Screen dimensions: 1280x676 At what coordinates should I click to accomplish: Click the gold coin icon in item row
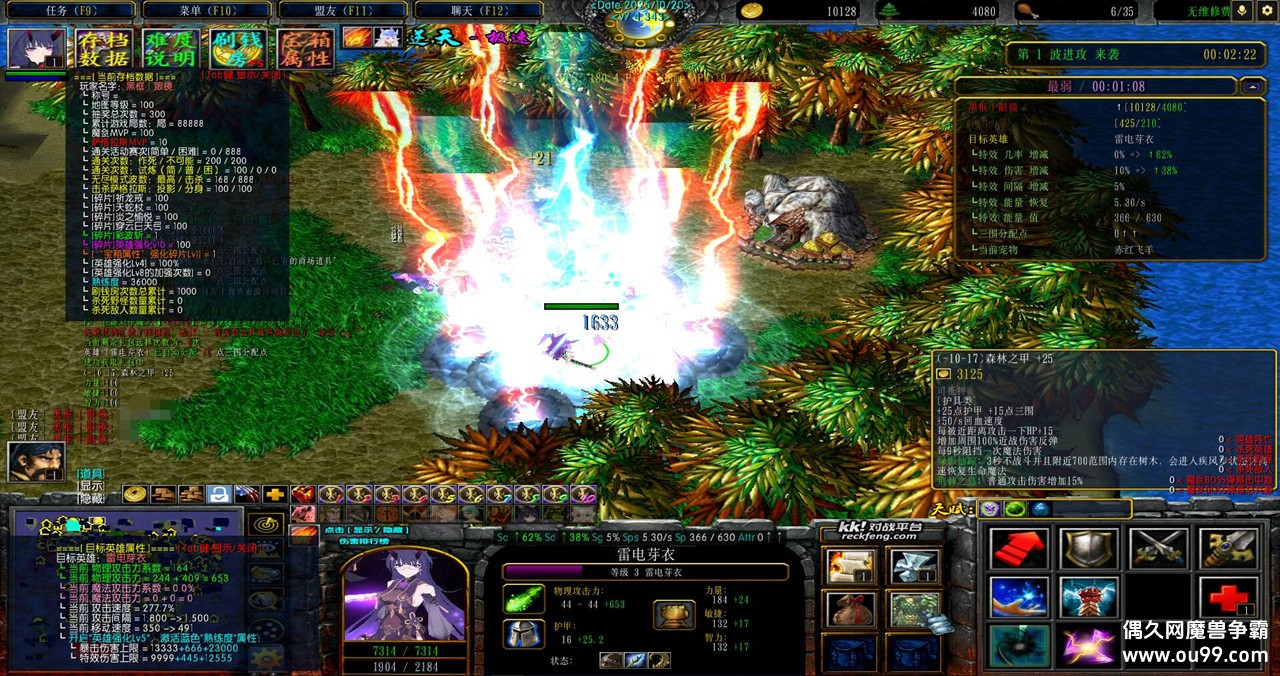(135, 494)
